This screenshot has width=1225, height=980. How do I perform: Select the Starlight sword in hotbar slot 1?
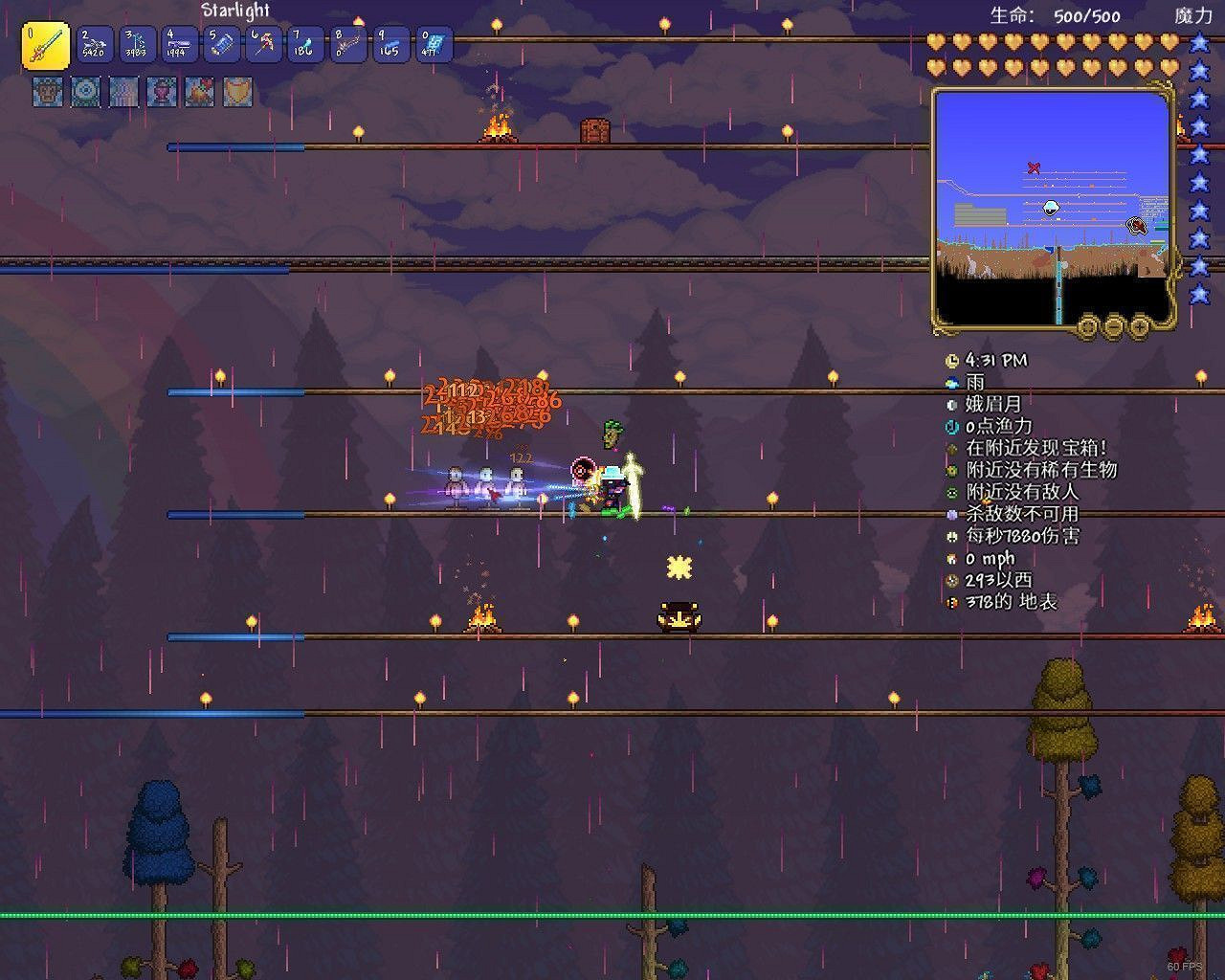pos(44,44)
